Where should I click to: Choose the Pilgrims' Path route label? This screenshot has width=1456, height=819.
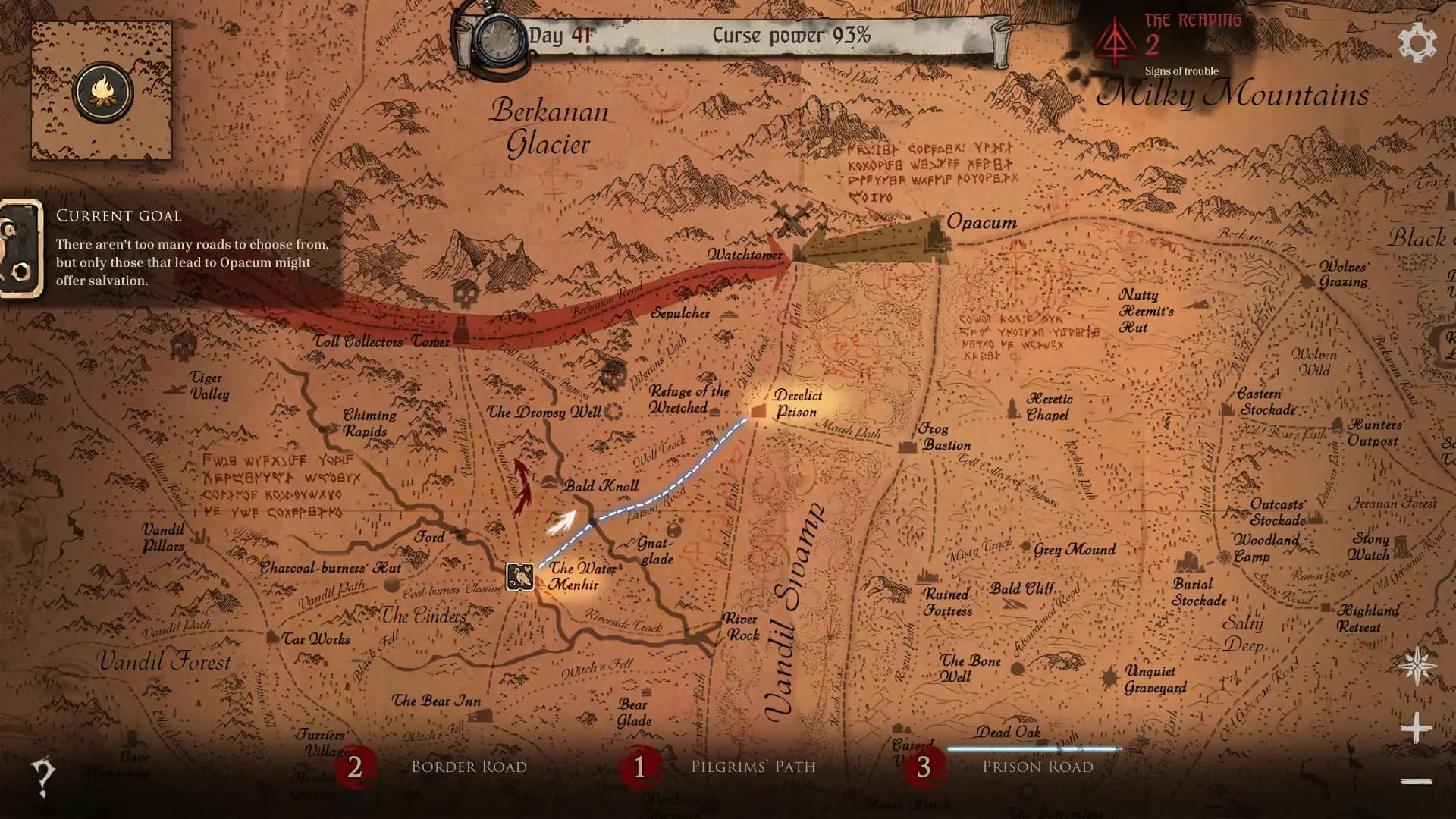753,767
